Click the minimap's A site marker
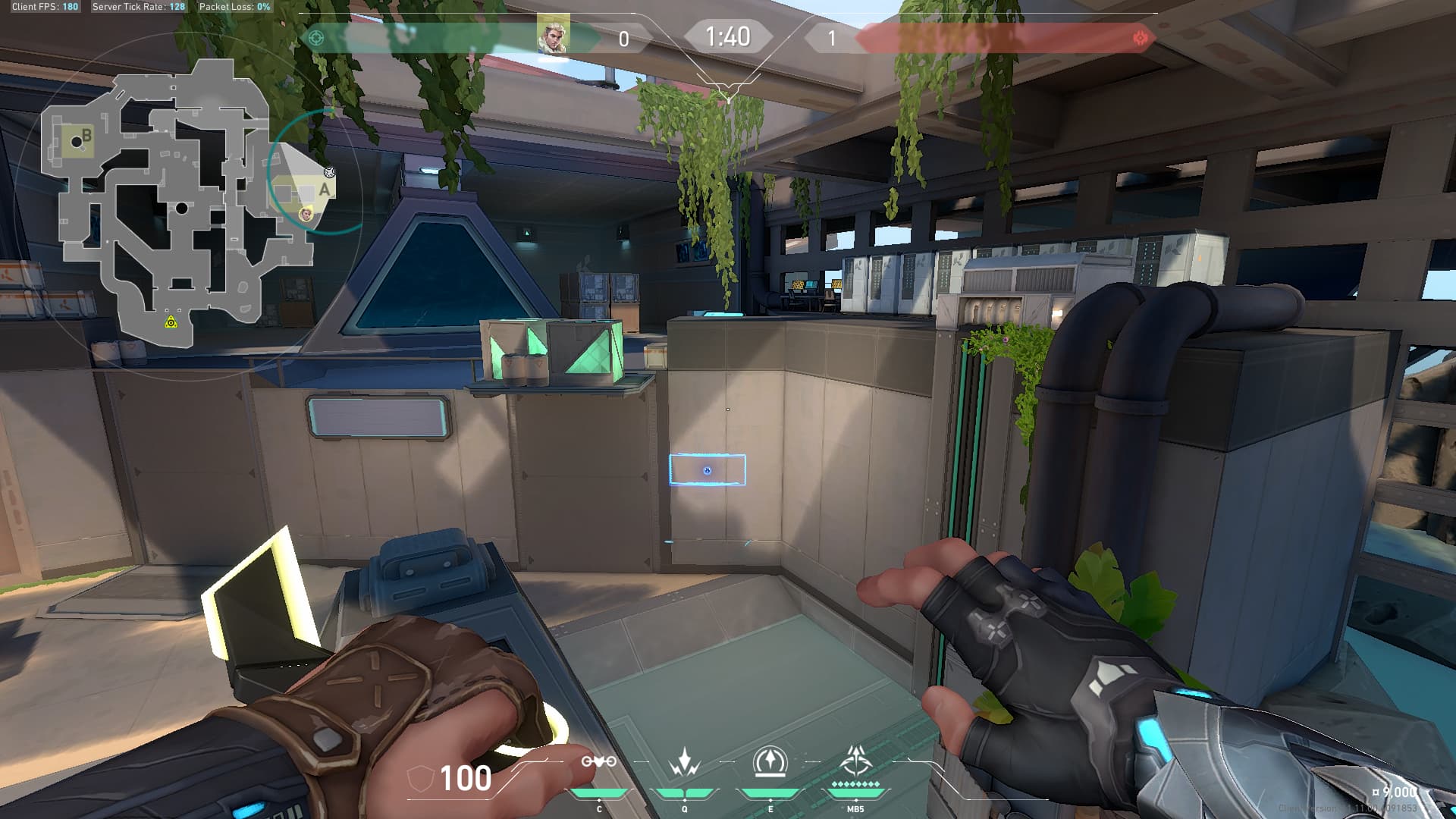1456x819 pixels. coord(325,190)
